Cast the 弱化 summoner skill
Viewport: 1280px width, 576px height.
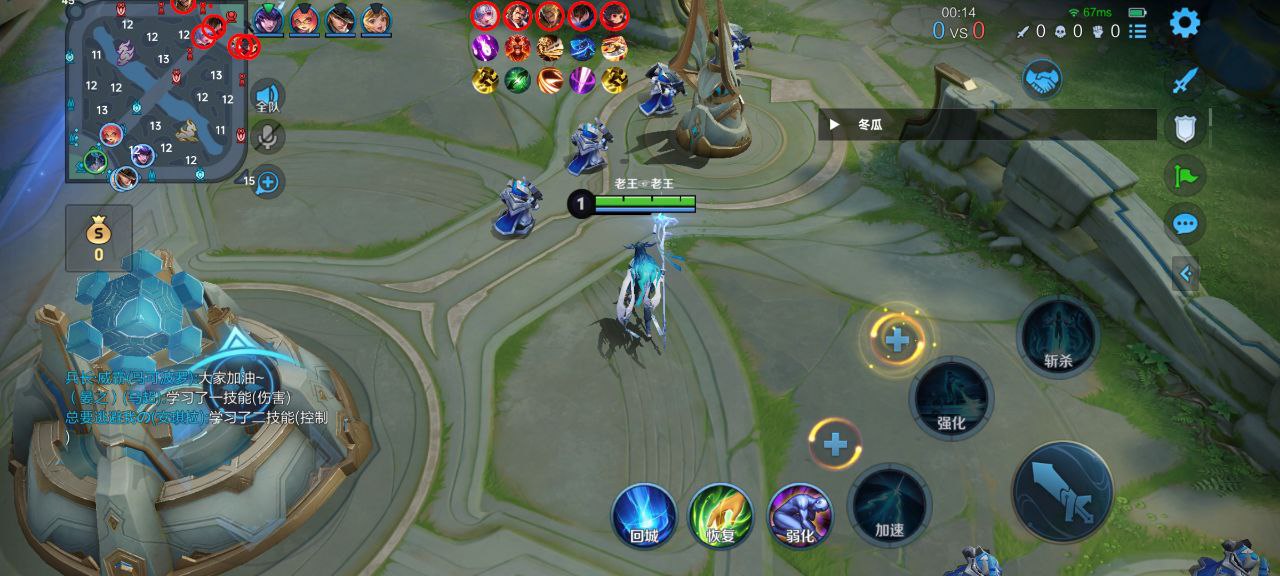pos(799,516)
